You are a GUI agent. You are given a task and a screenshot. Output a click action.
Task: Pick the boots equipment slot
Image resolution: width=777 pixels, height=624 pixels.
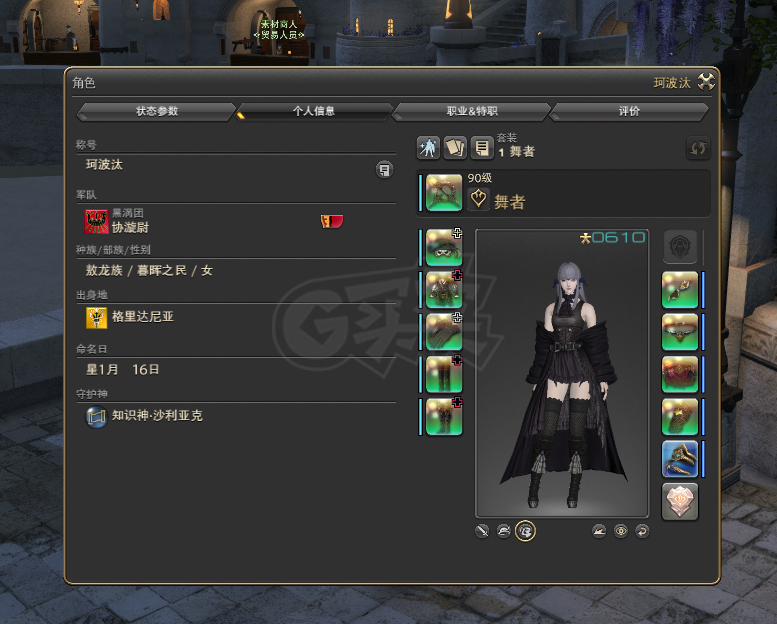click(443, 416)
